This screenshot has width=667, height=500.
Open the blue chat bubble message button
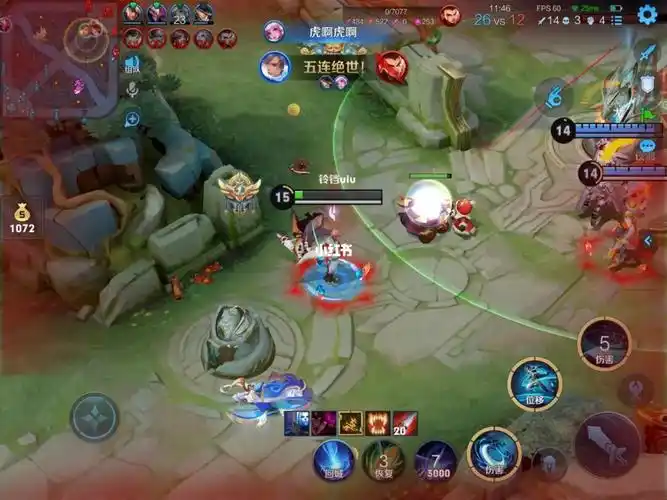(647, 146)
